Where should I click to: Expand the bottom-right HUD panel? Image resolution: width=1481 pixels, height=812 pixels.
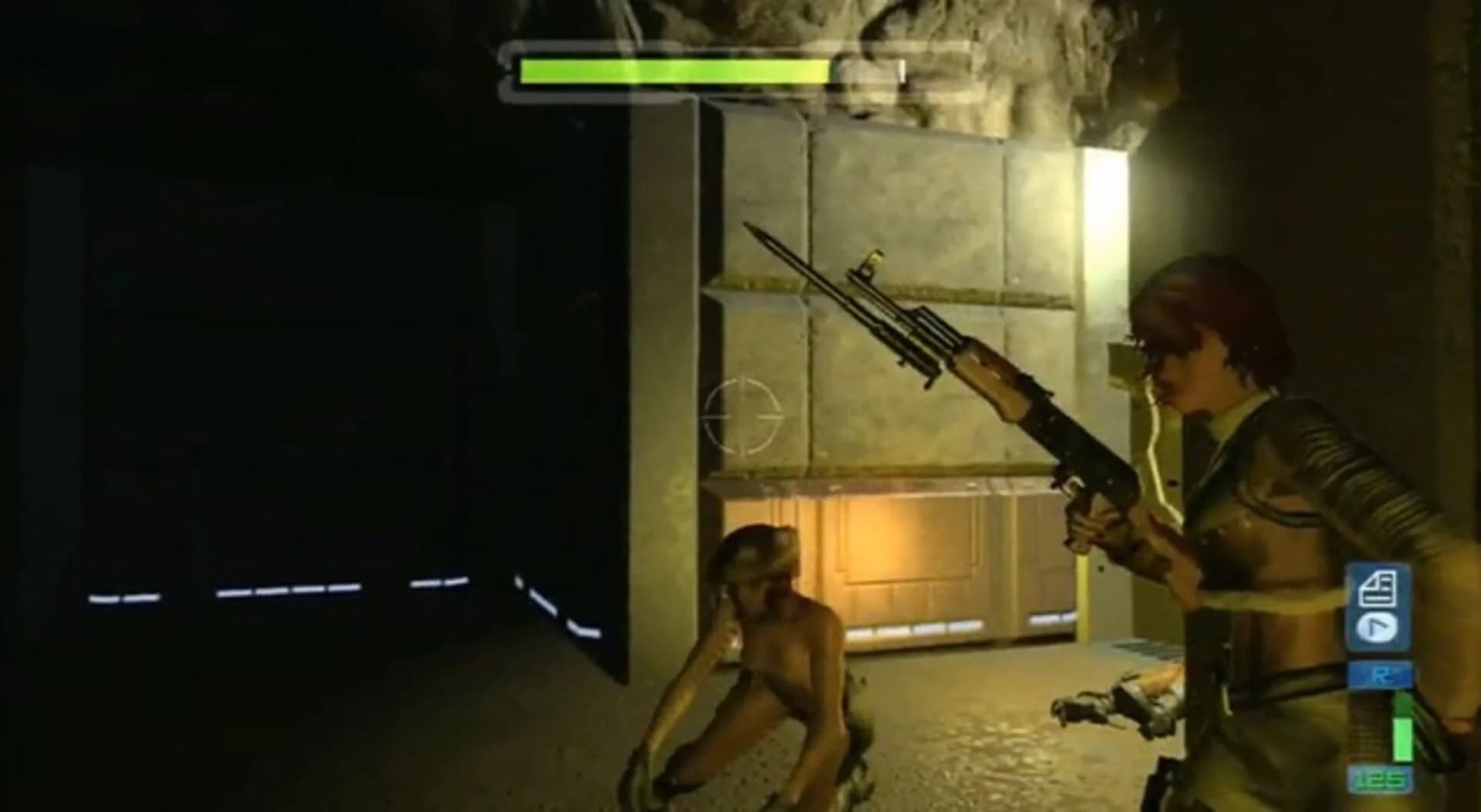pos(1378,609)
